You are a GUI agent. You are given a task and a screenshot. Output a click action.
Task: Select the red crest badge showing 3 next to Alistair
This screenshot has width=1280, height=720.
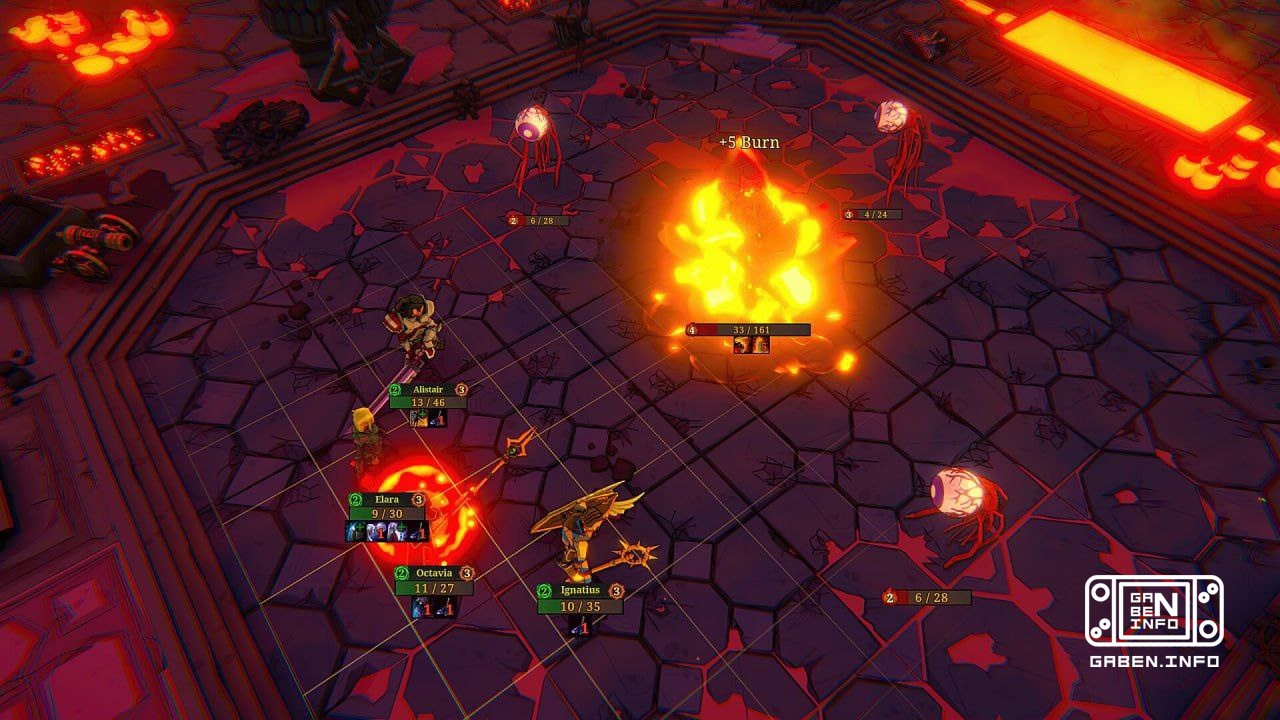pyautogui.click(x=460, y=388)
